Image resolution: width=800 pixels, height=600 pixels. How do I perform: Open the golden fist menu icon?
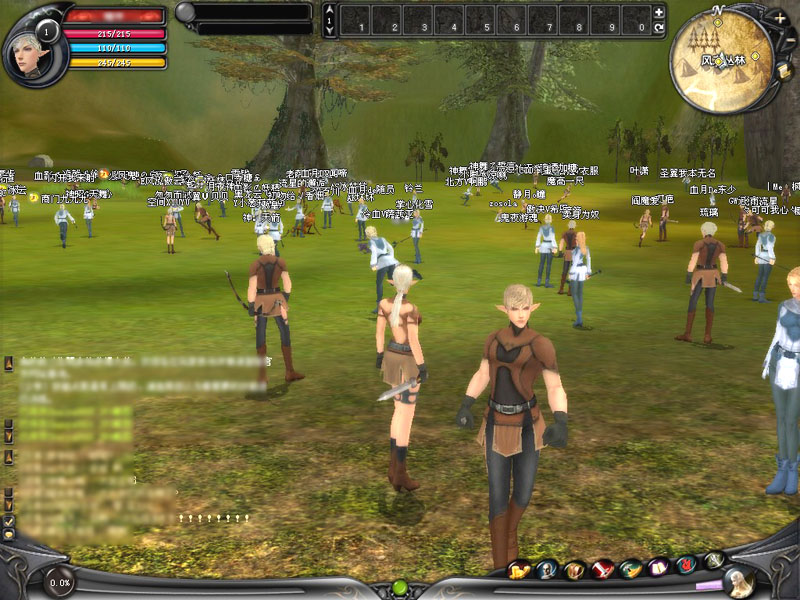[519, 570]
